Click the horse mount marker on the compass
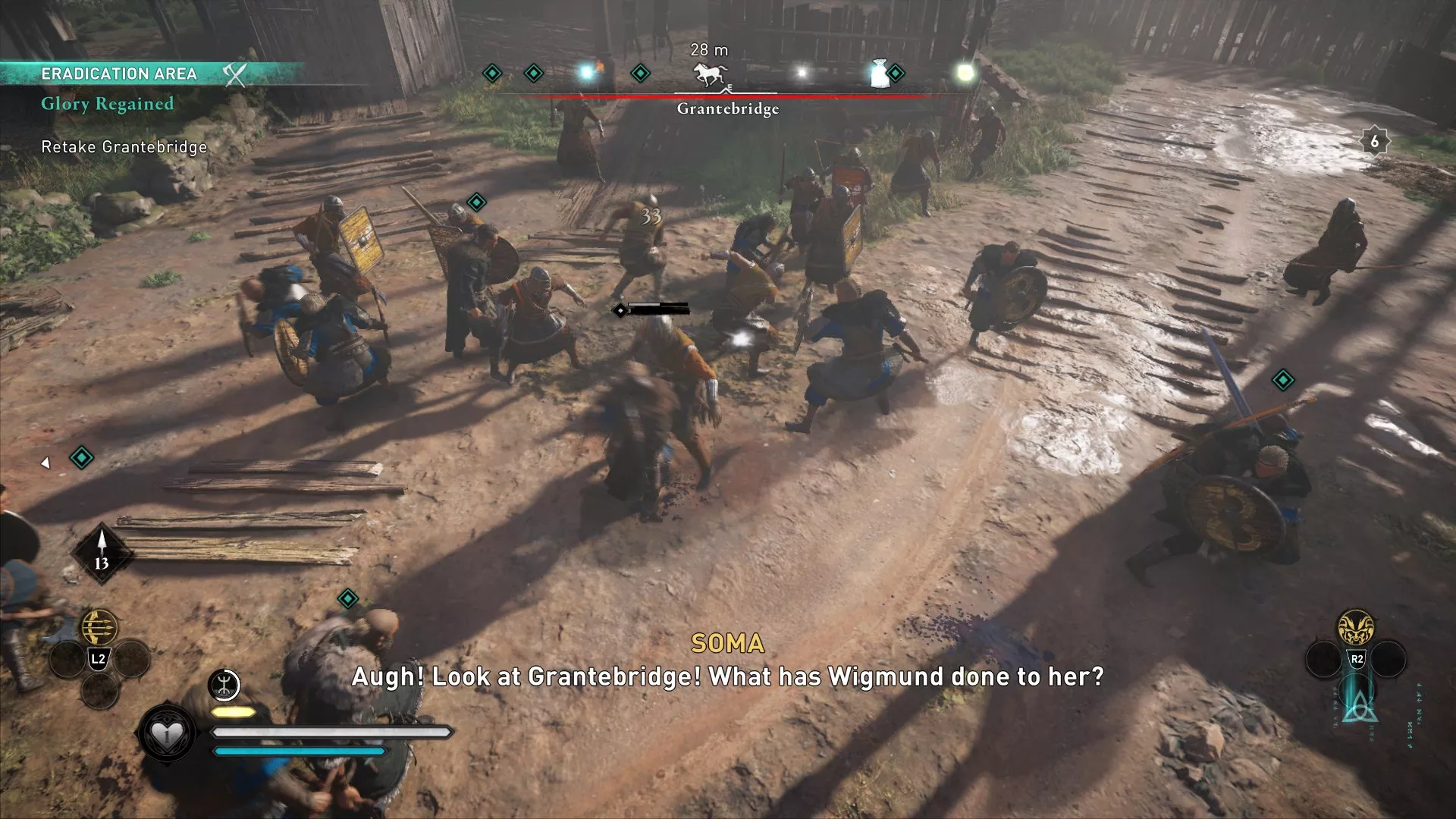Viewport: 1456px width, 819px height. (708, 72)
